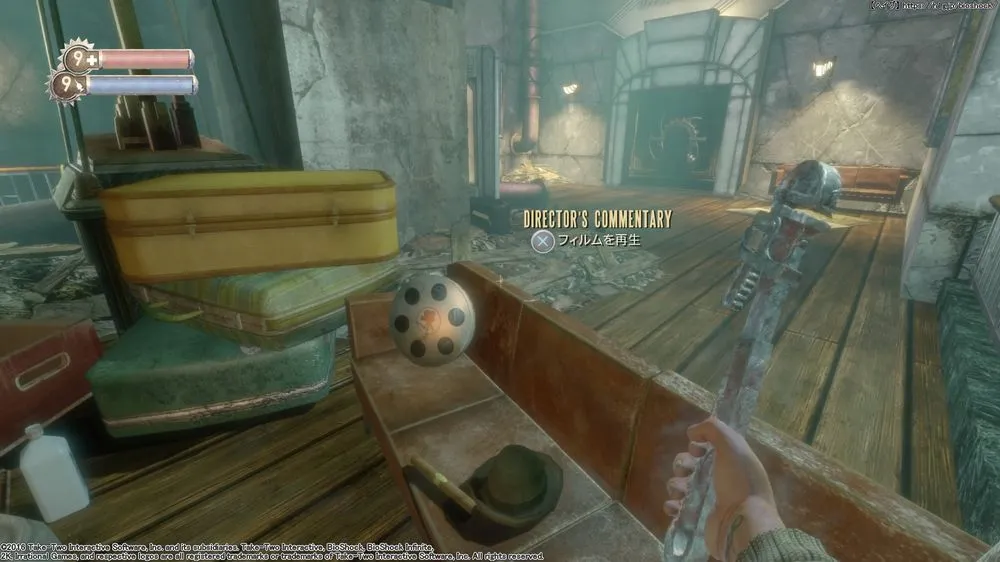Image resolution: width=1000 pixels, height=562 pixels.
Task: Select the first aid kit counter icon
Action: point(78,58)
